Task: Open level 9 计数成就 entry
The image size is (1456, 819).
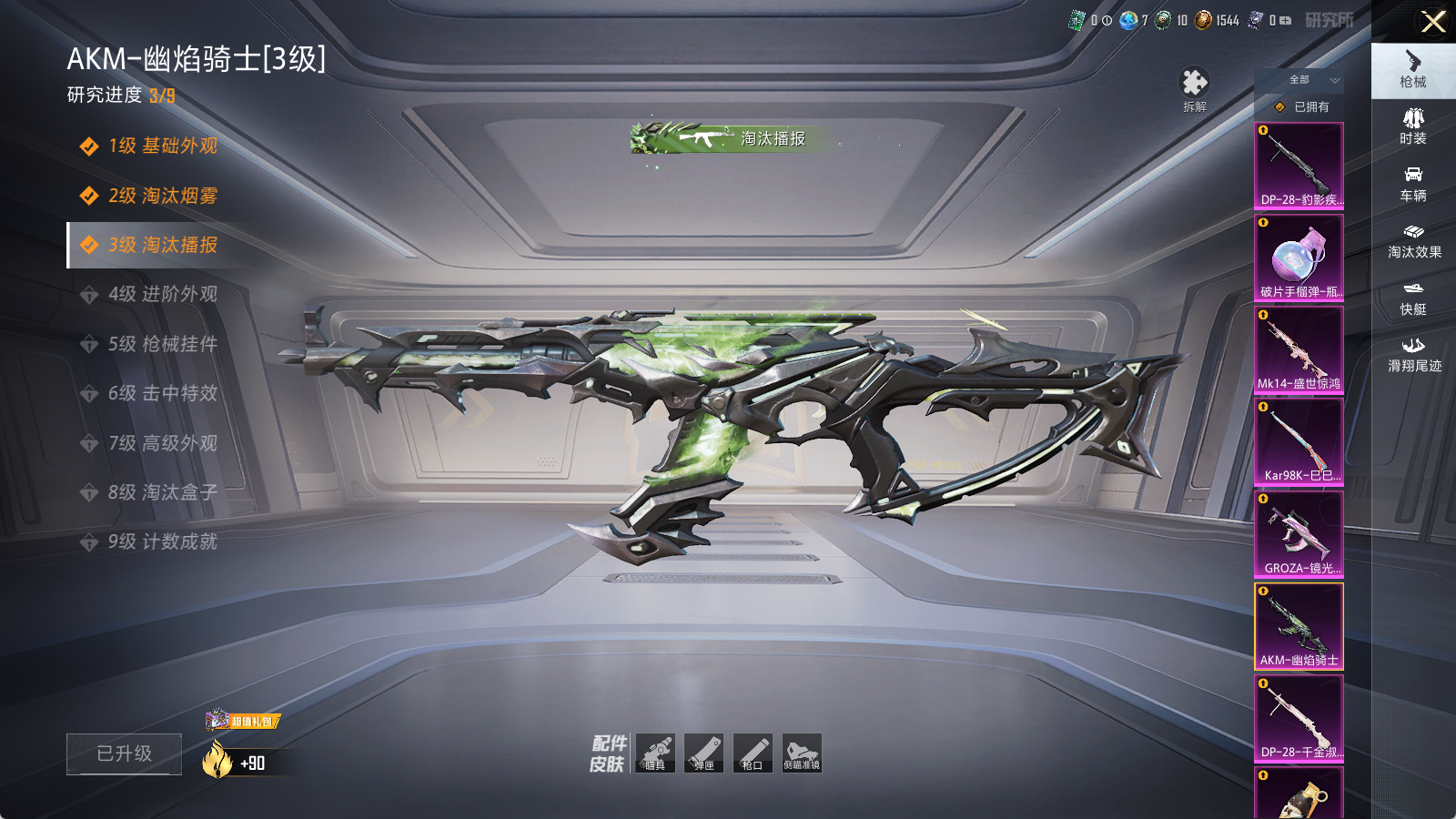Action: pyautogui.click(x=162, y=541)
